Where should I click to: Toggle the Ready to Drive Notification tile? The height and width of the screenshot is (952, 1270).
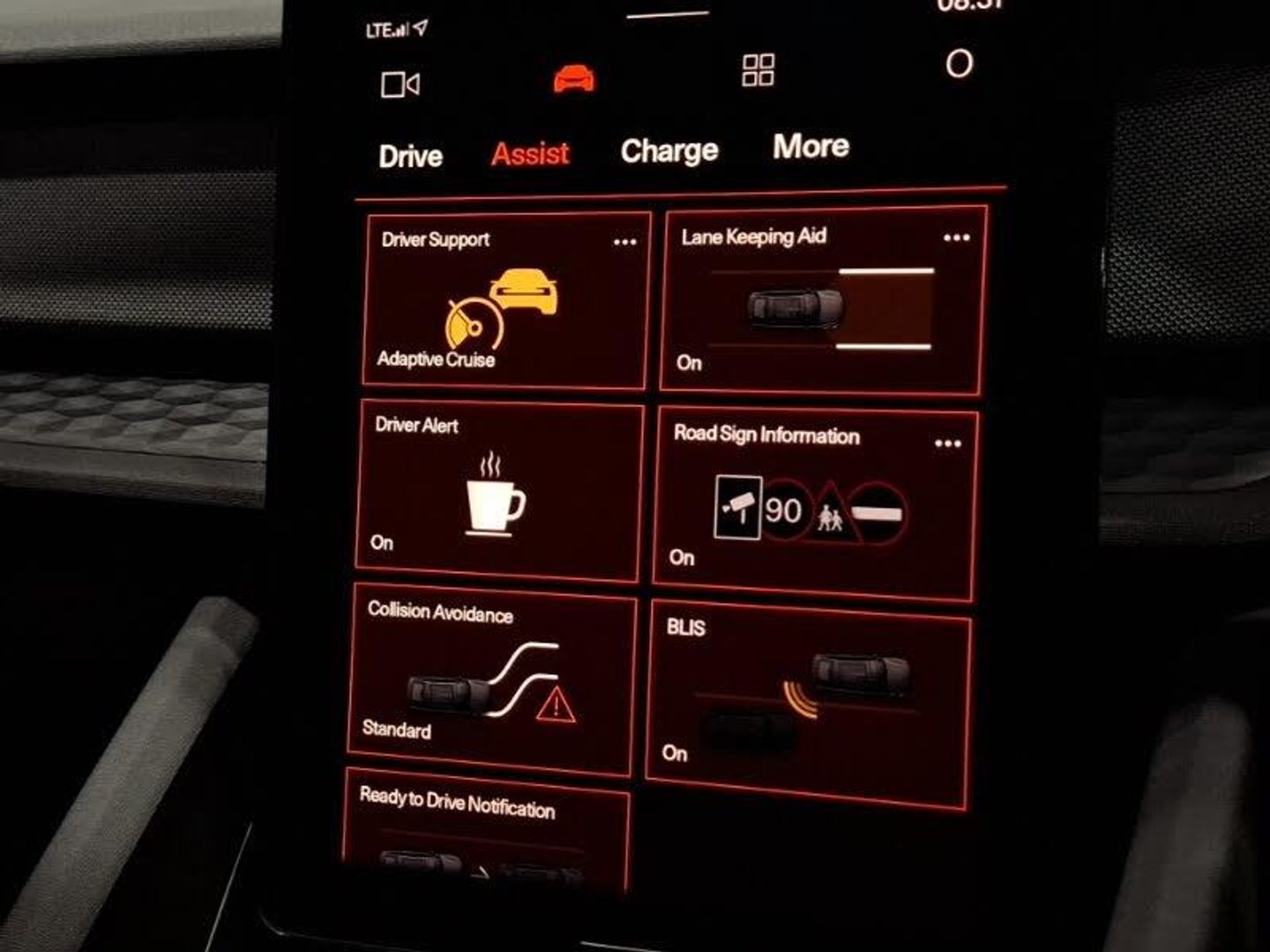(485, 833)
